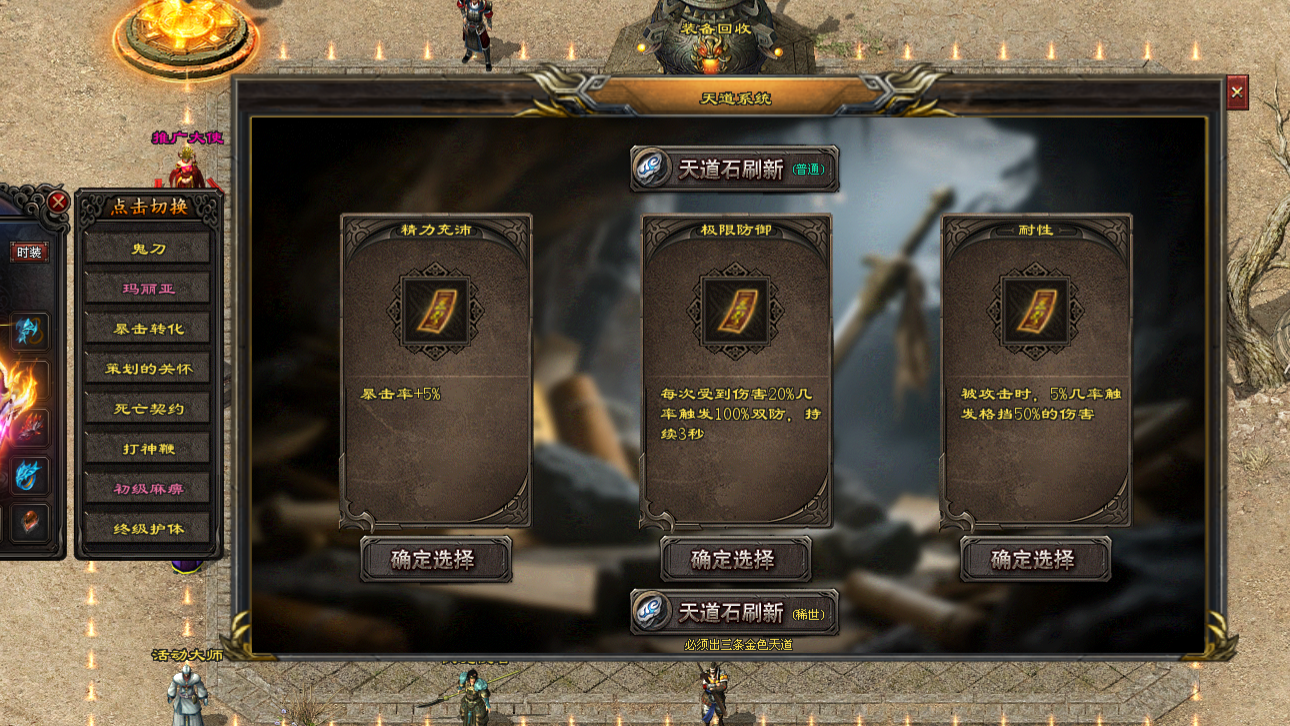Close the 天道系统 window

[x=1237, y=93]
